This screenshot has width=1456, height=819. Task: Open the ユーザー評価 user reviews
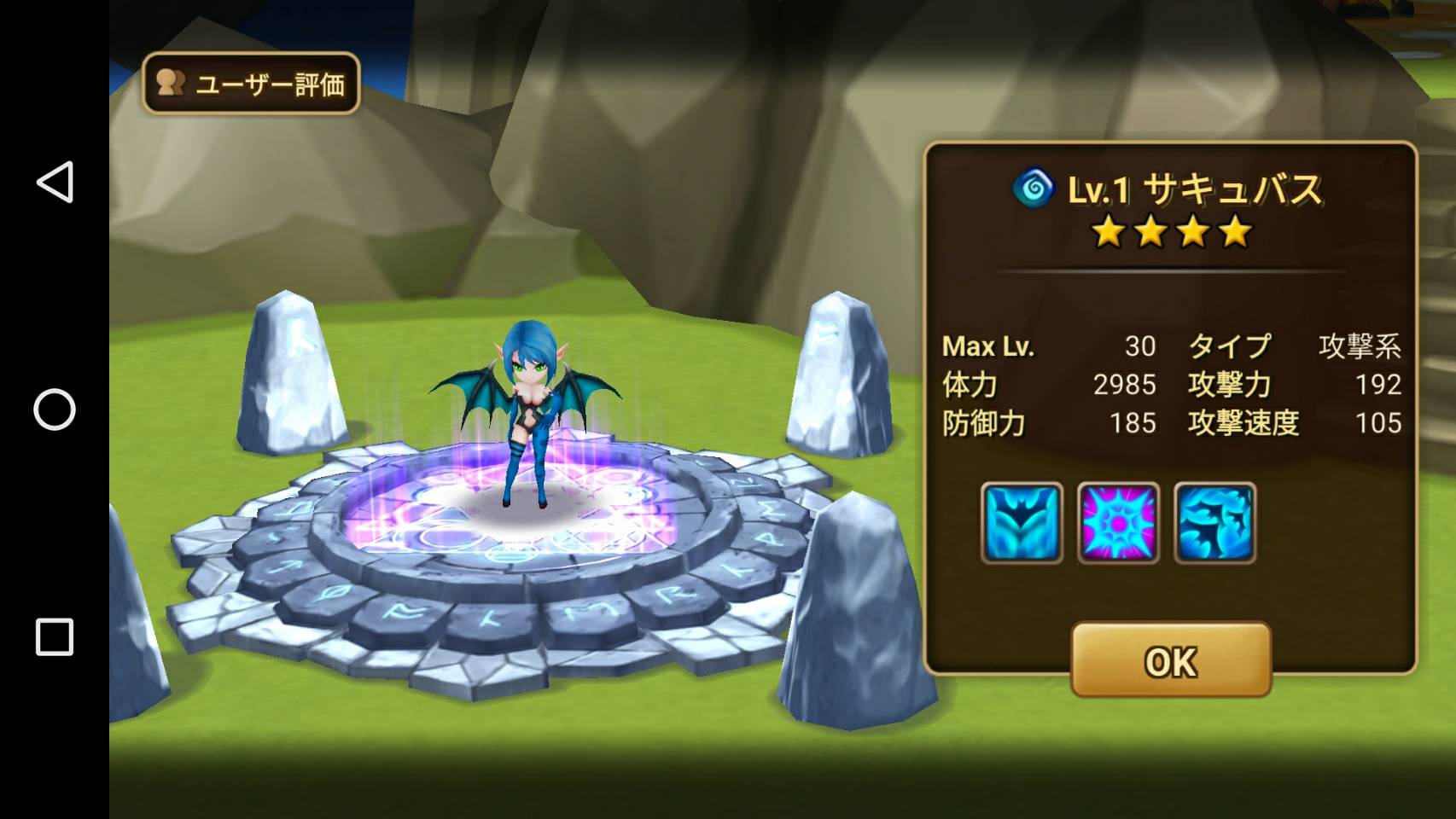[251, 84]
